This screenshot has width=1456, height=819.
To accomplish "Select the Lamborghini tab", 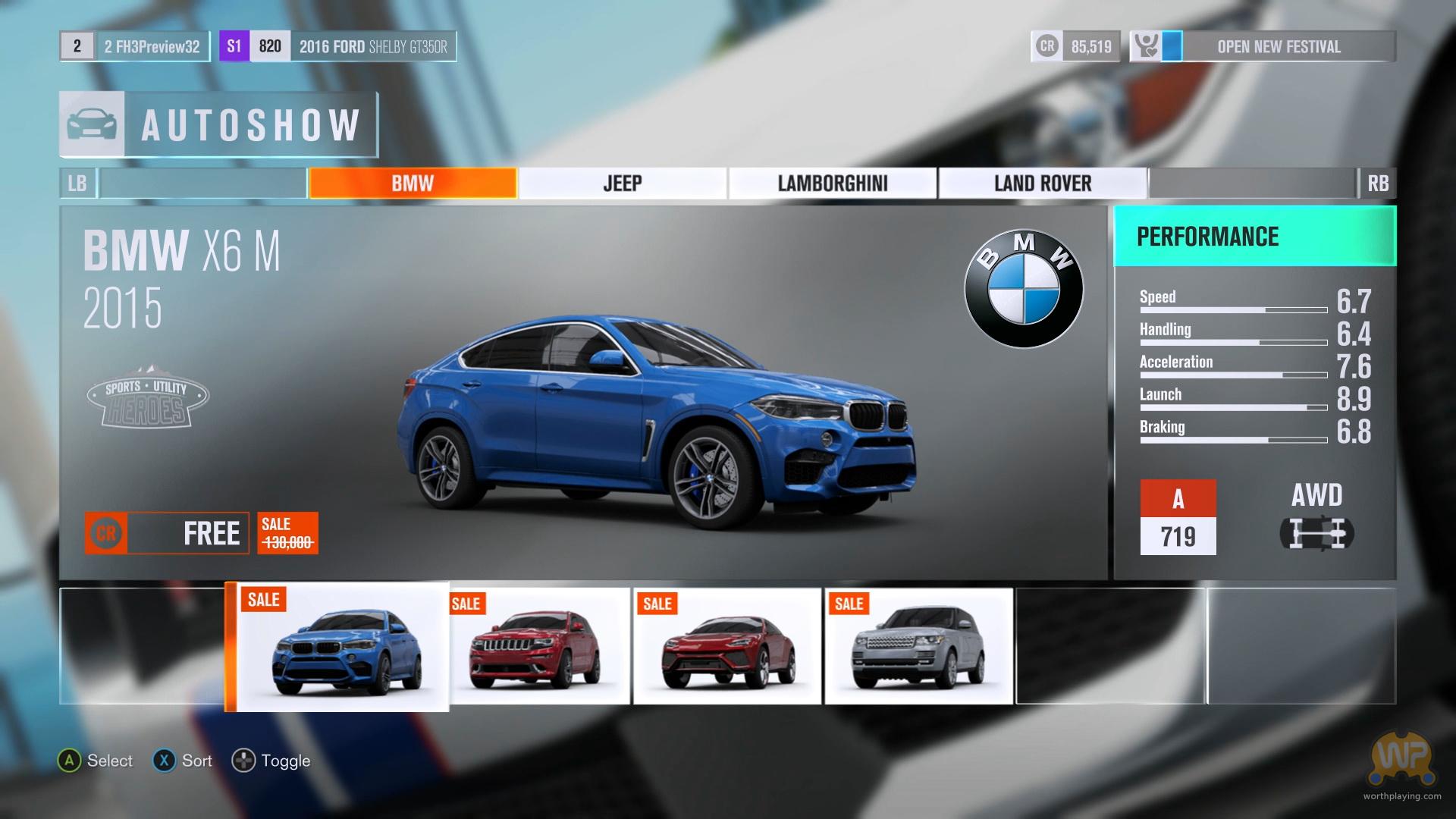I will coord(832,184).
